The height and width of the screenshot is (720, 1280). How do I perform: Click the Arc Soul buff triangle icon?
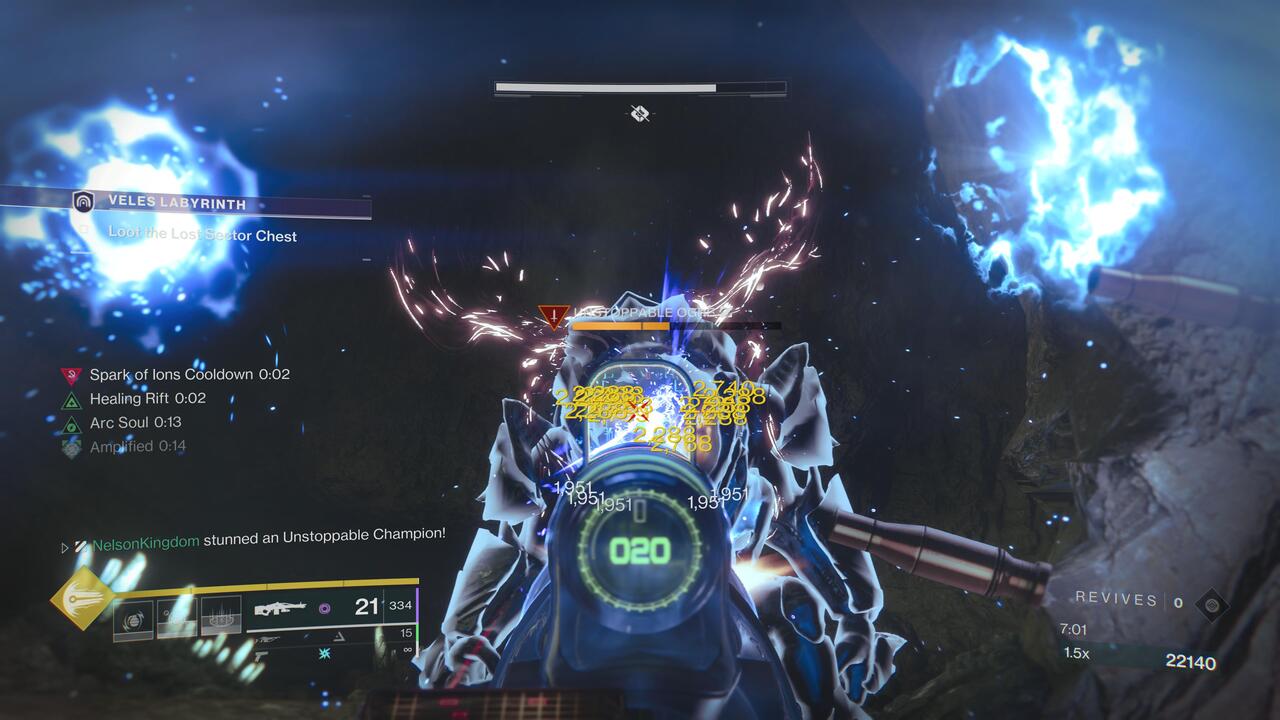tap(70, 424)
